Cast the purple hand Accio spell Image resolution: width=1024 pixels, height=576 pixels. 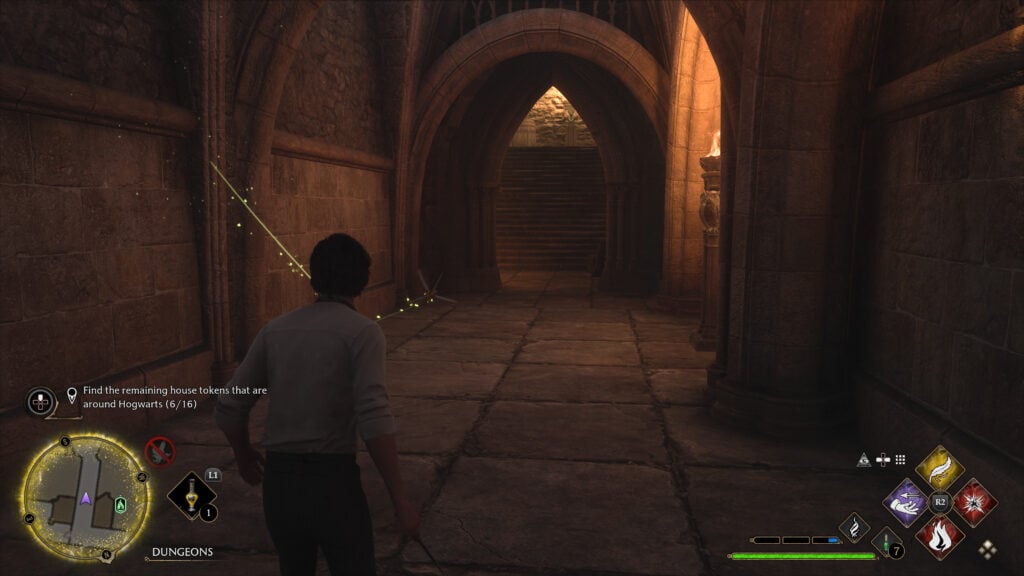[907, 502]
